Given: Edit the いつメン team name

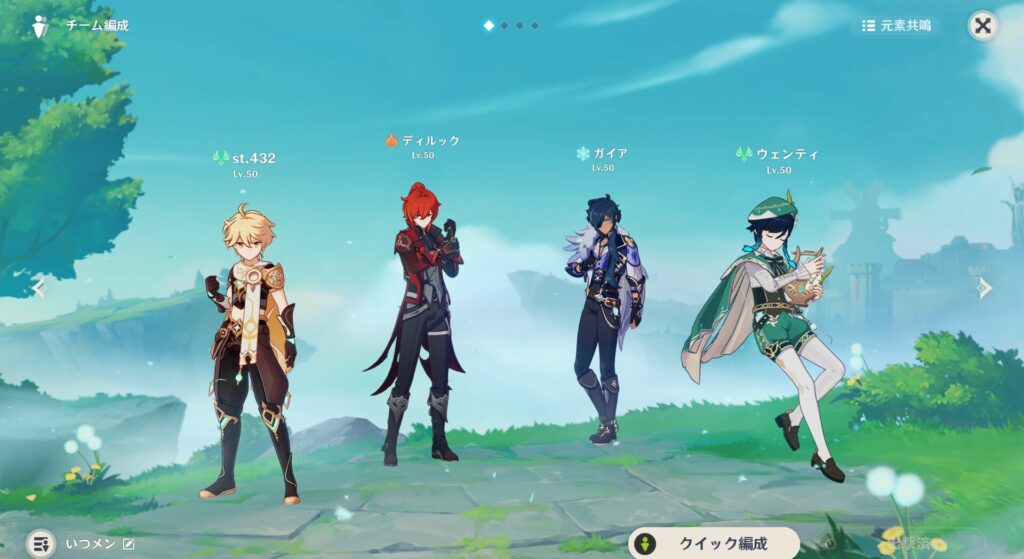Looking at the screenshot, I should pos(128,544).
